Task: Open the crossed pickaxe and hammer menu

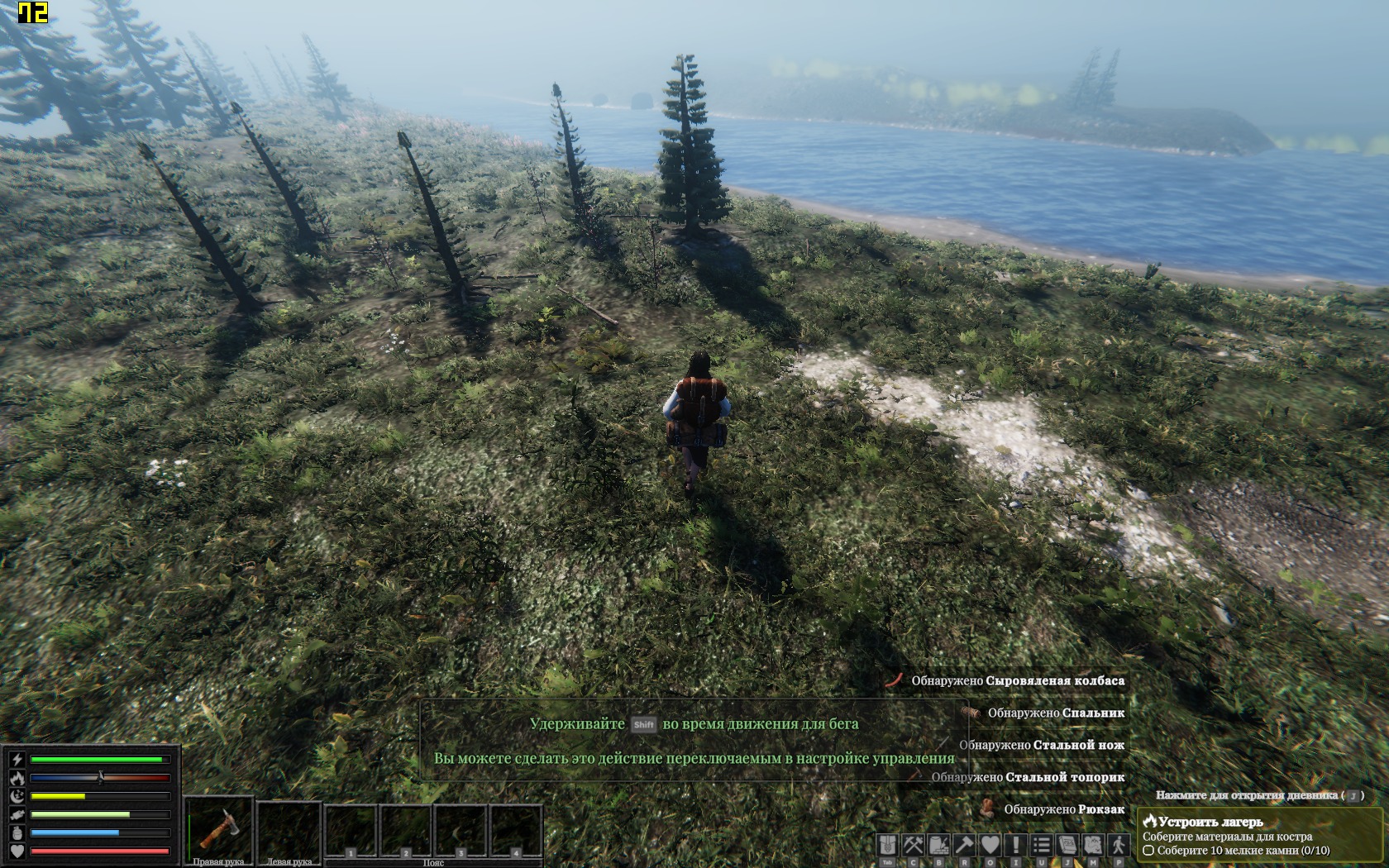Action: [x=914, y=845]
